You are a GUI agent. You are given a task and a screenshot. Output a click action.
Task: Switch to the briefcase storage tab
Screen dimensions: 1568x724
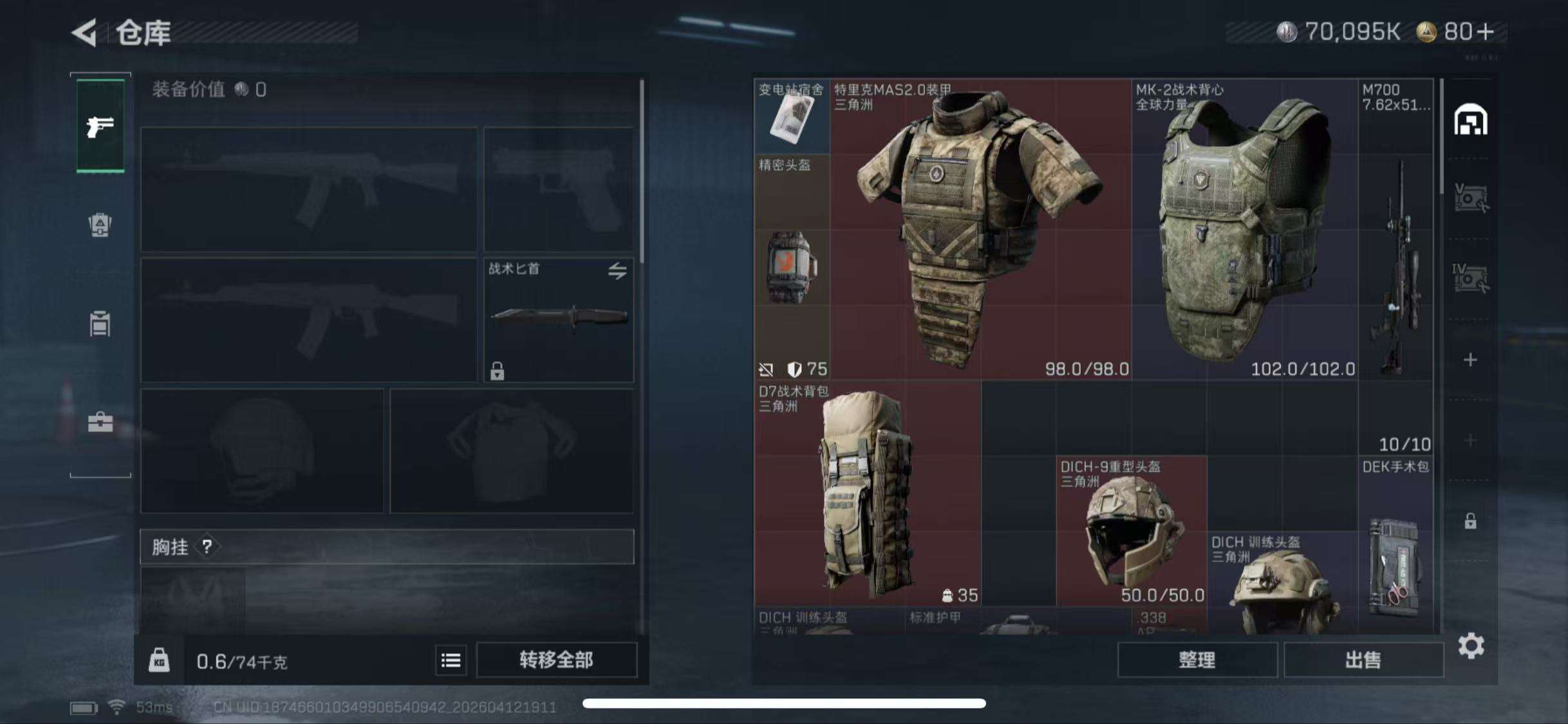tap(100, 423)
